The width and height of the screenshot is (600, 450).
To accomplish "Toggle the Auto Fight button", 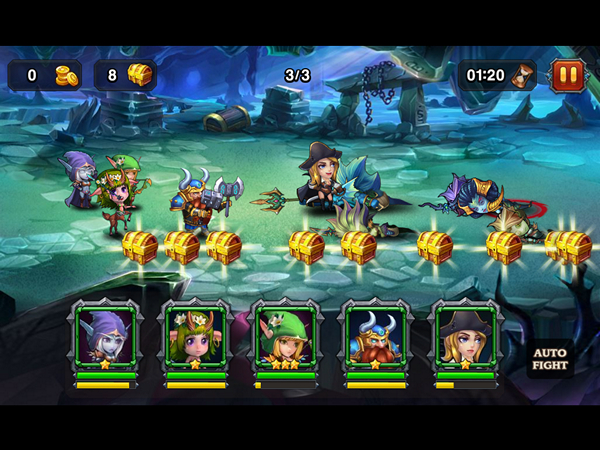I will point(549,359).
